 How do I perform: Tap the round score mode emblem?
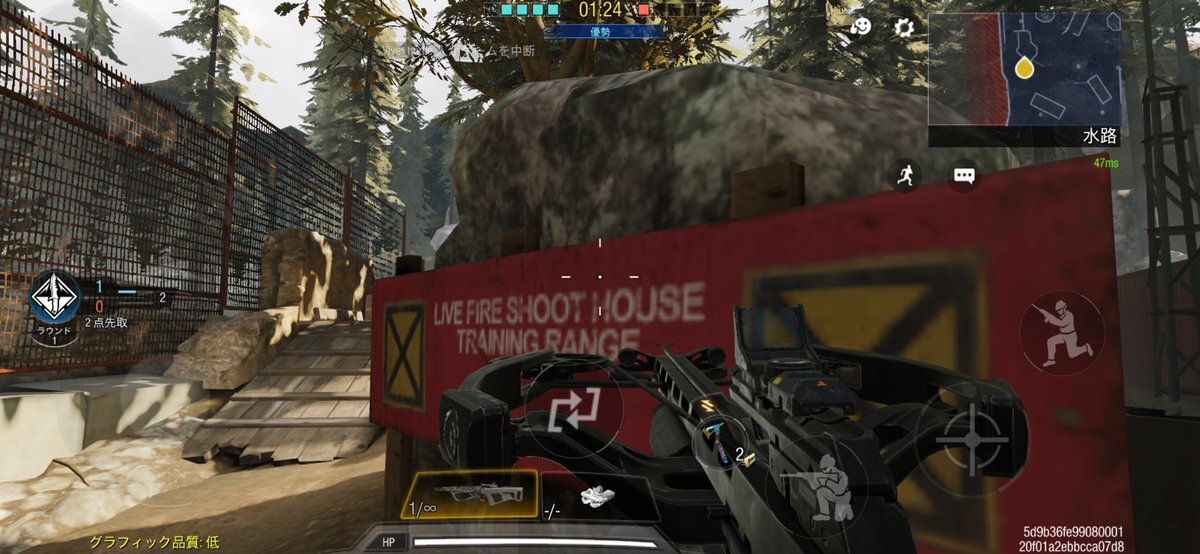pos(55,297)
